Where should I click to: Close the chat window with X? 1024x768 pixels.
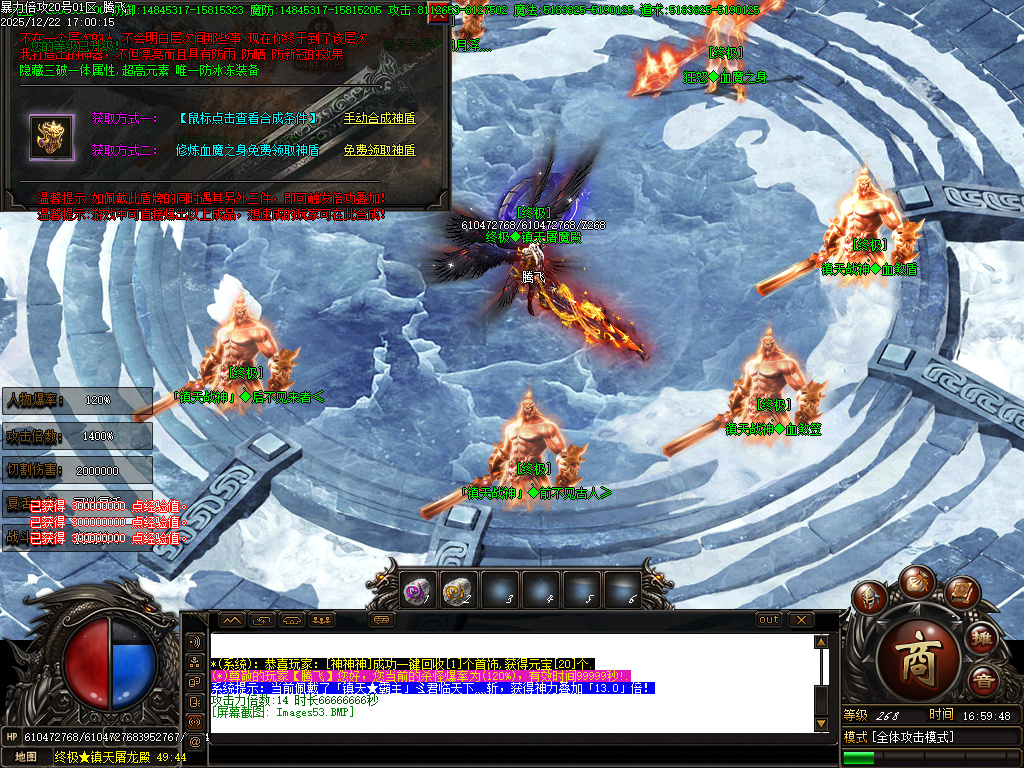(799, 620)
